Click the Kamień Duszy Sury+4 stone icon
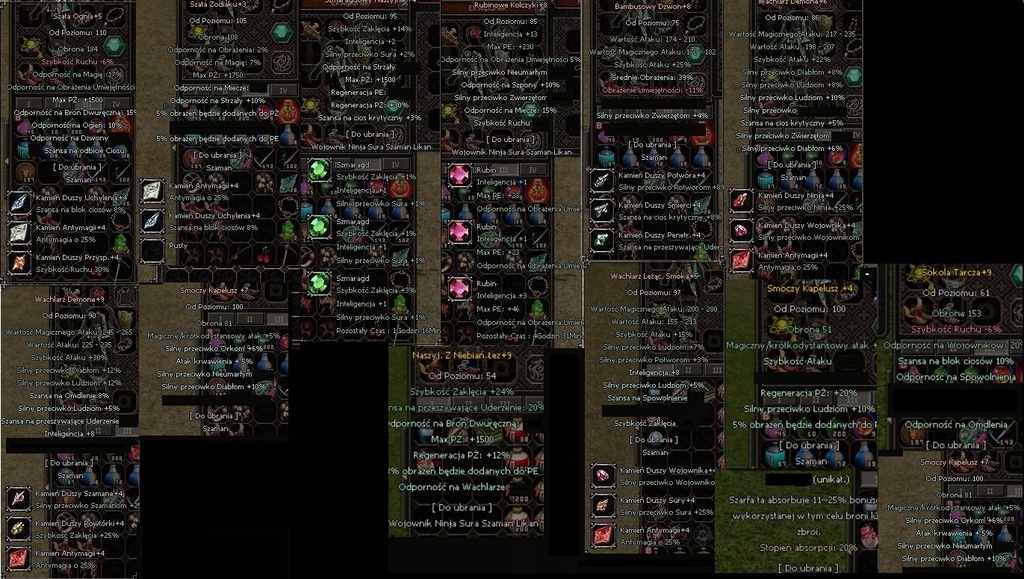 tap(602, 505)
